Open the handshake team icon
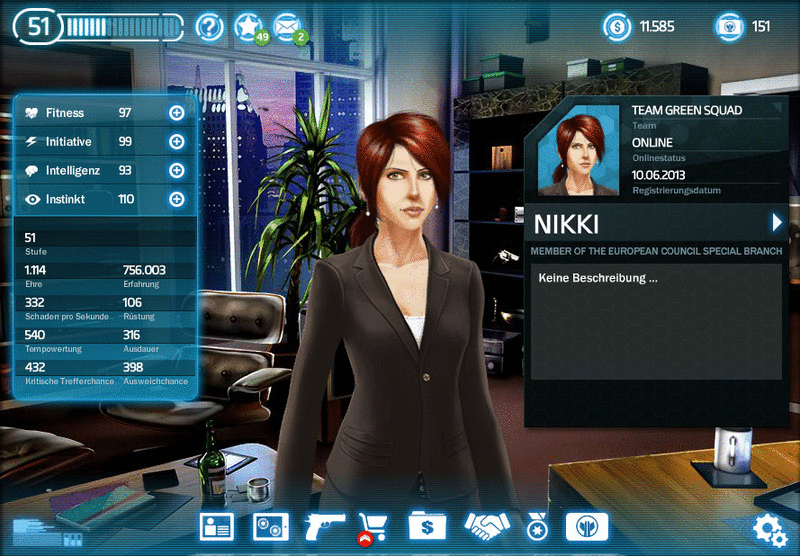 pos(487,525)
